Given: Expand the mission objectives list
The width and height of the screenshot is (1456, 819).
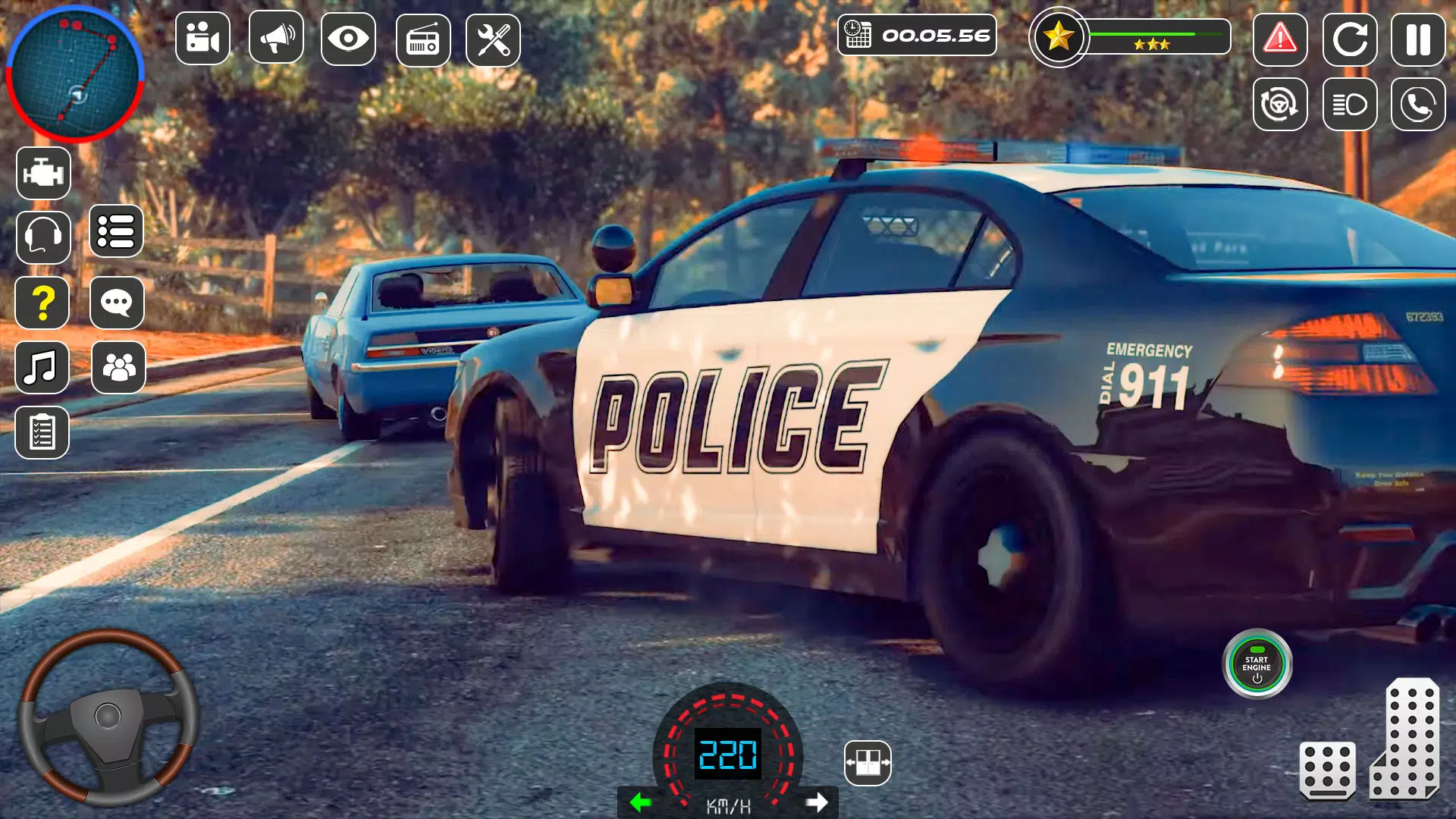Looking at the screenshot, I should coord(118,232).
